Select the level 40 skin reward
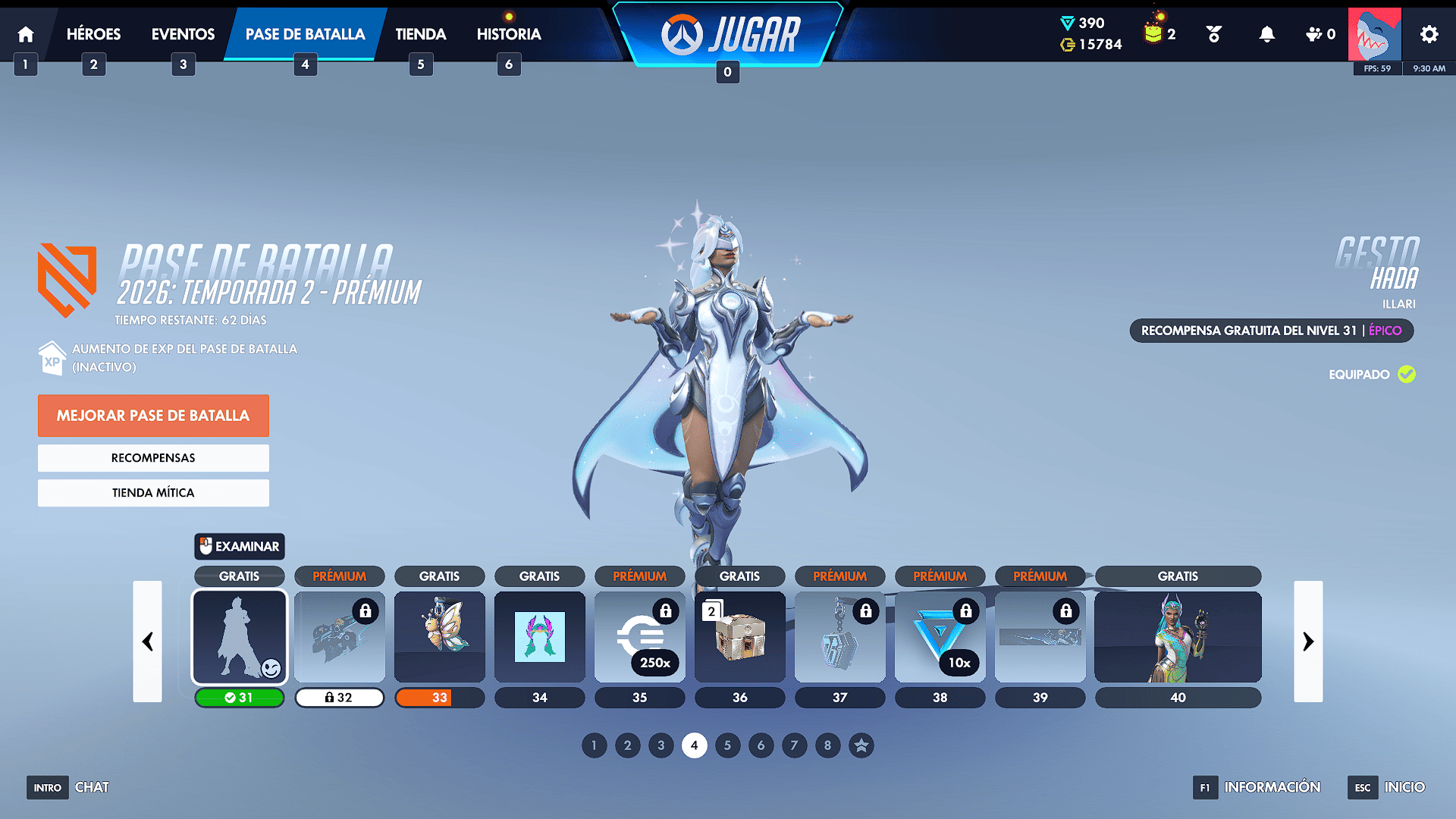 [x=1178, y=636]
